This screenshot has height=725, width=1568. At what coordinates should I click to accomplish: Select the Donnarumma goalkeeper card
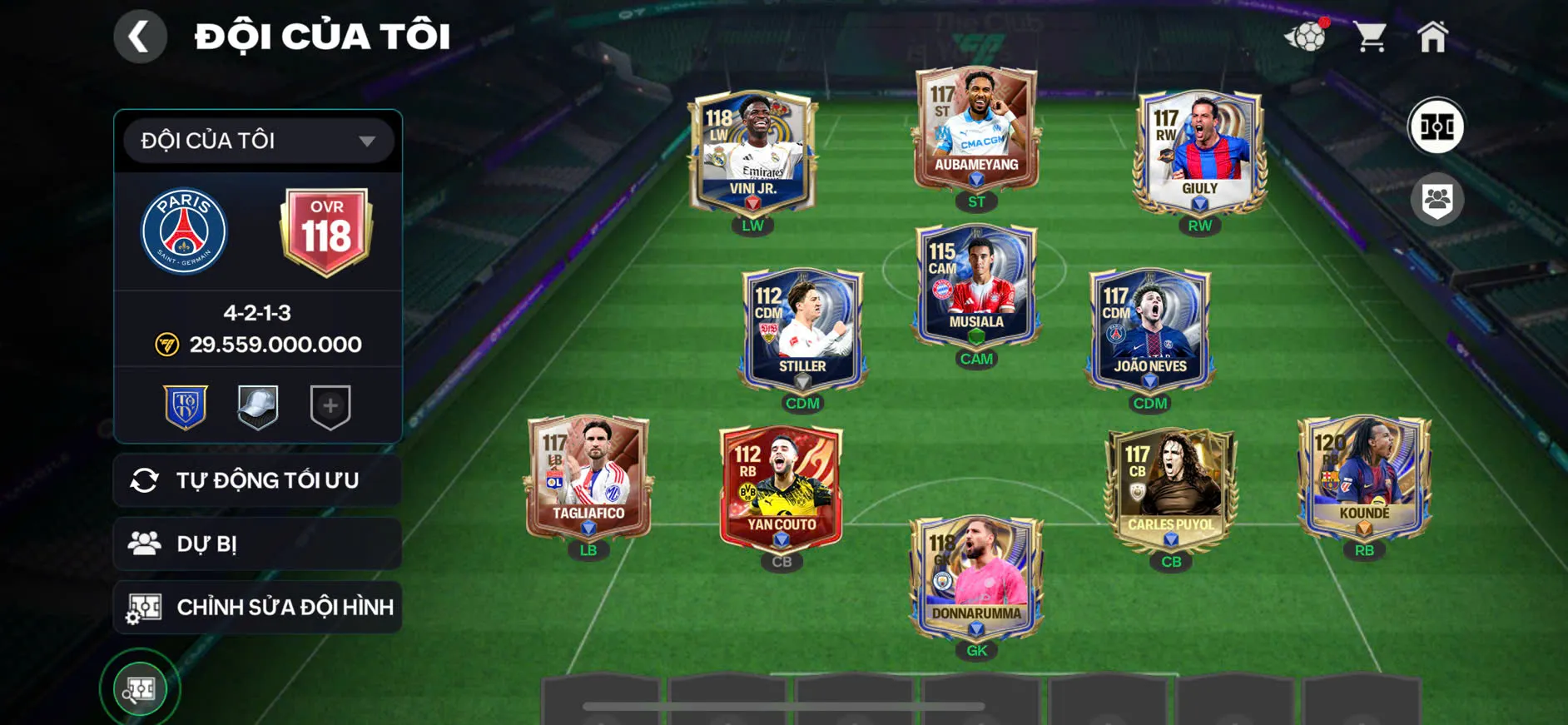[x=976, y=578]
